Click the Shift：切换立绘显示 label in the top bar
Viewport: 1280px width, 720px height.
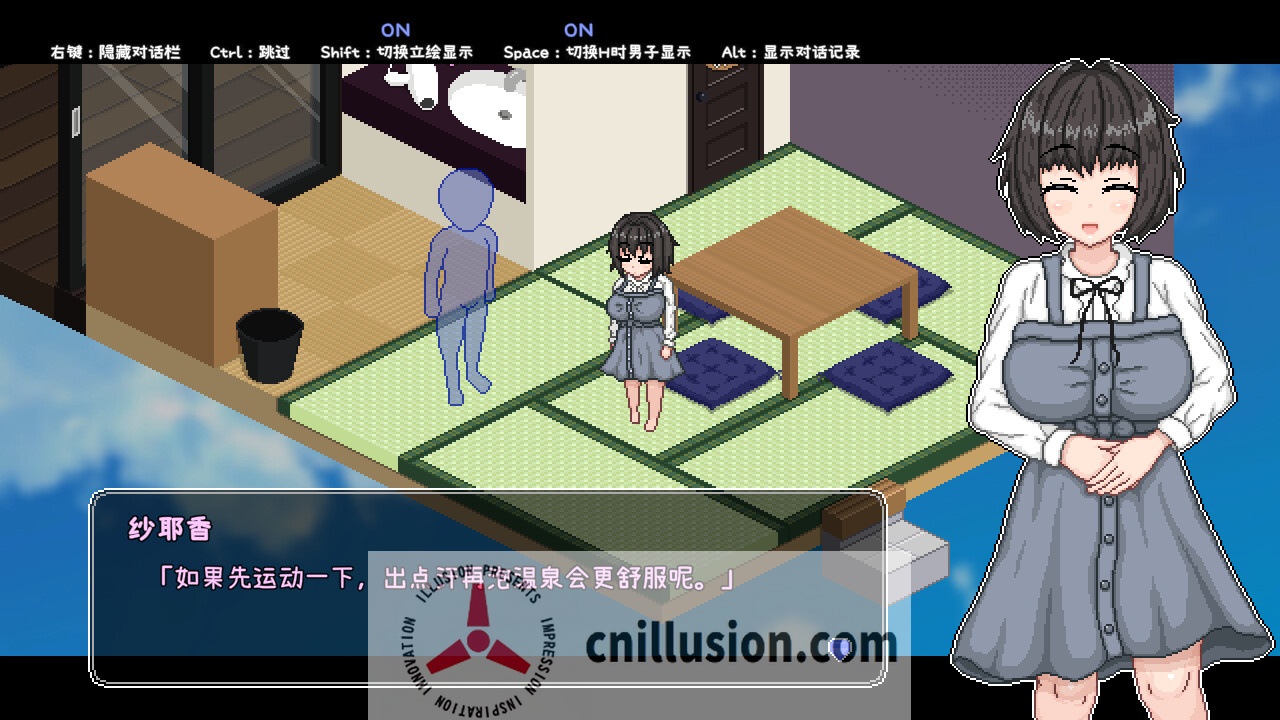pos(397,52)
